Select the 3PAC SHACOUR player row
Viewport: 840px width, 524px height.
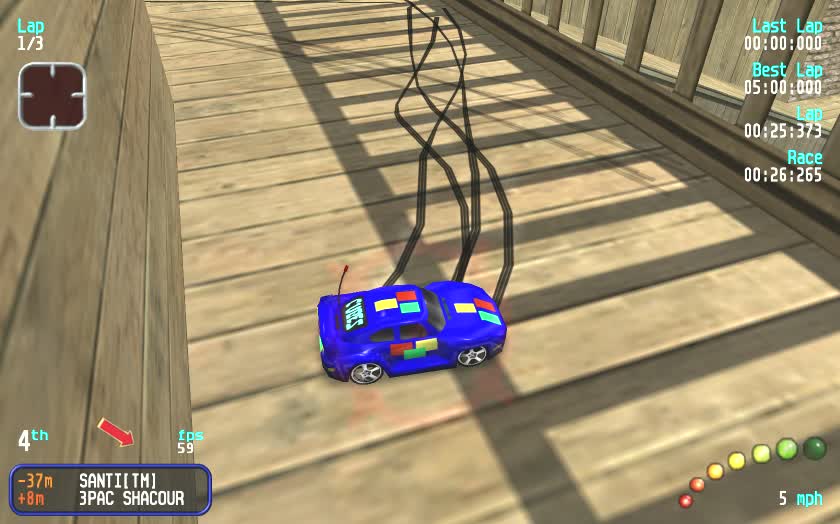tap(110, 498)
